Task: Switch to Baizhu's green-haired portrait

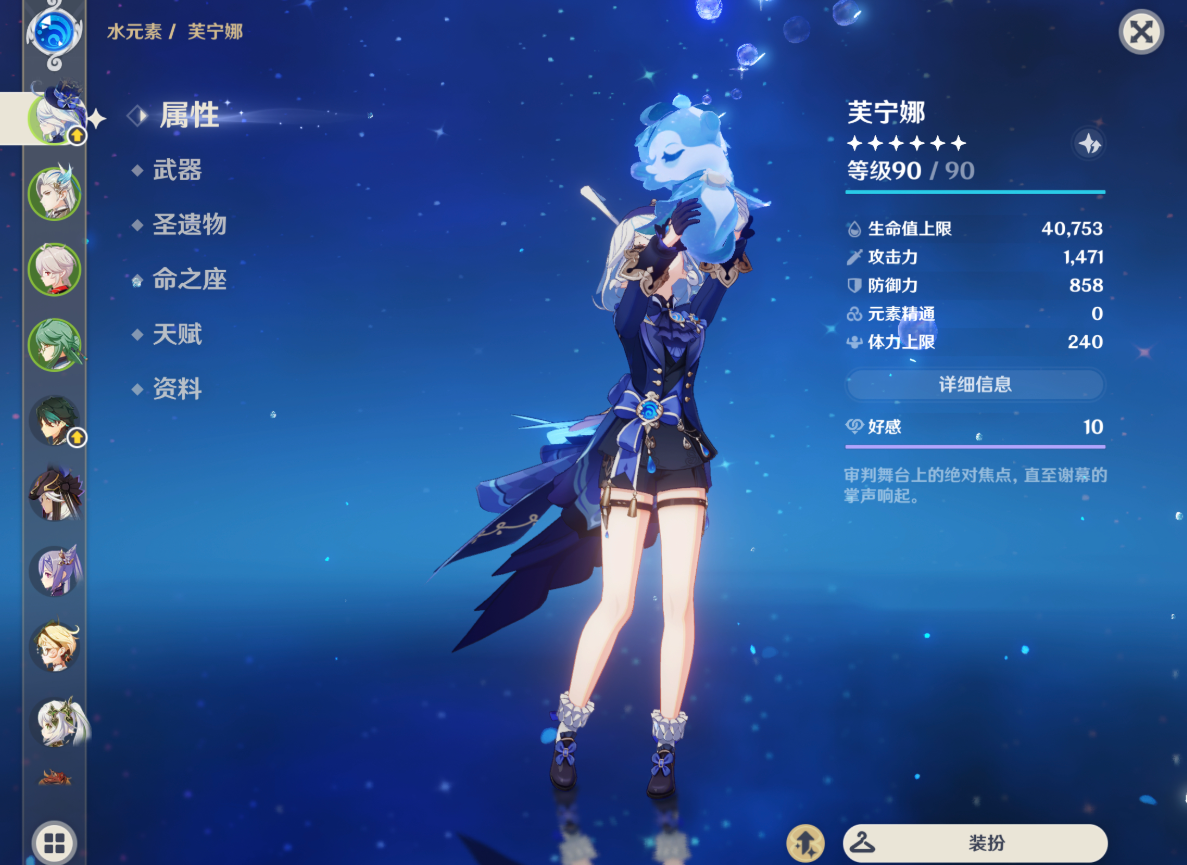Action: [53, 343]
